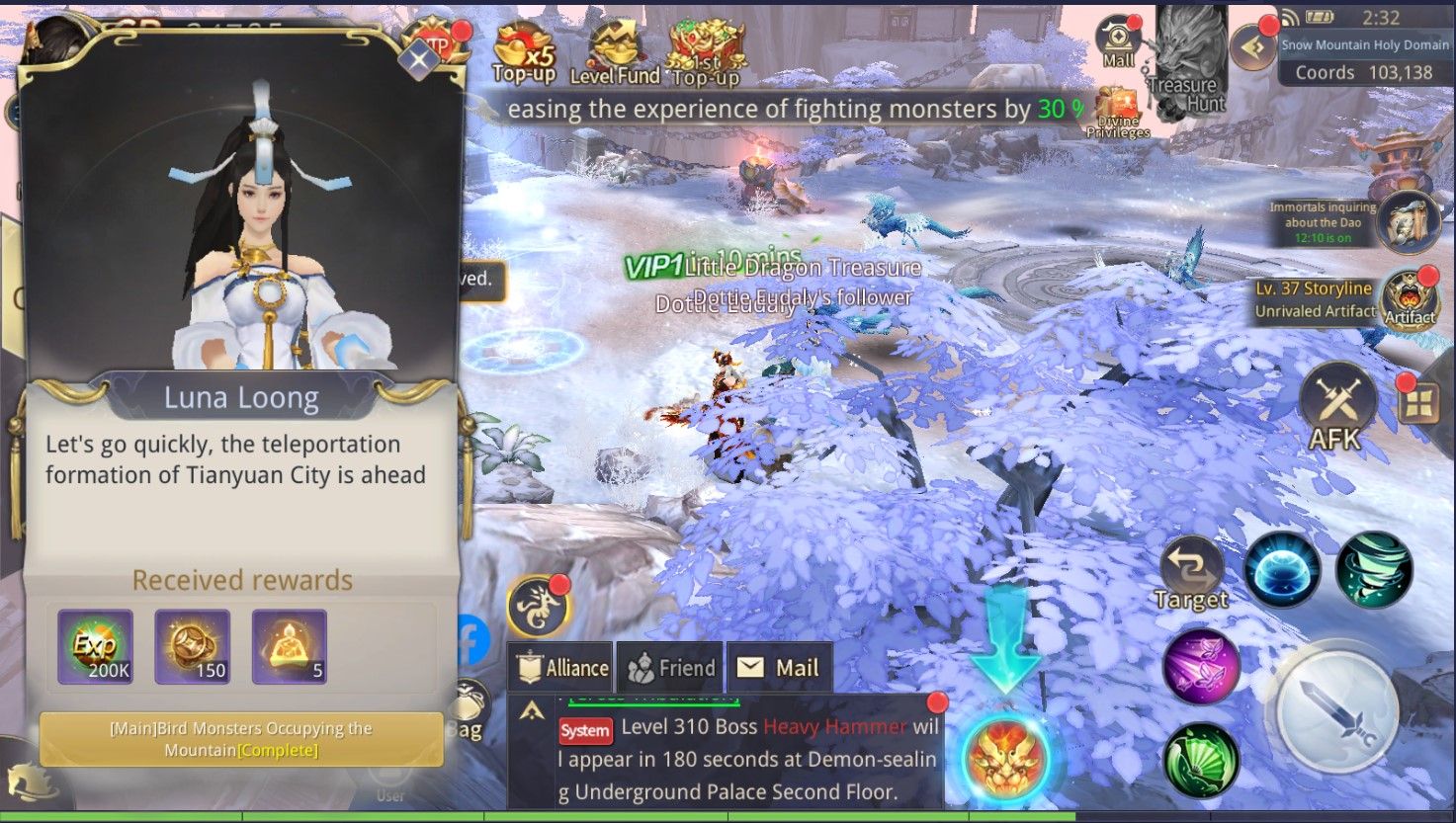
Task: Open the Mail tab
Action: pyautogui.click(x=780, y=667)
